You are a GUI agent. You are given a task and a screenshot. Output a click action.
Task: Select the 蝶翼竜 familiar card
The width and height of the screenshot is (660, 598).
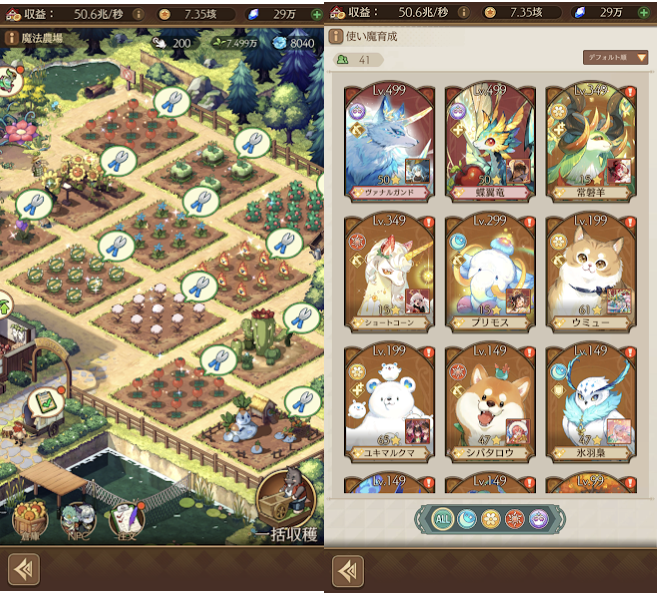(x=490, y=144)
